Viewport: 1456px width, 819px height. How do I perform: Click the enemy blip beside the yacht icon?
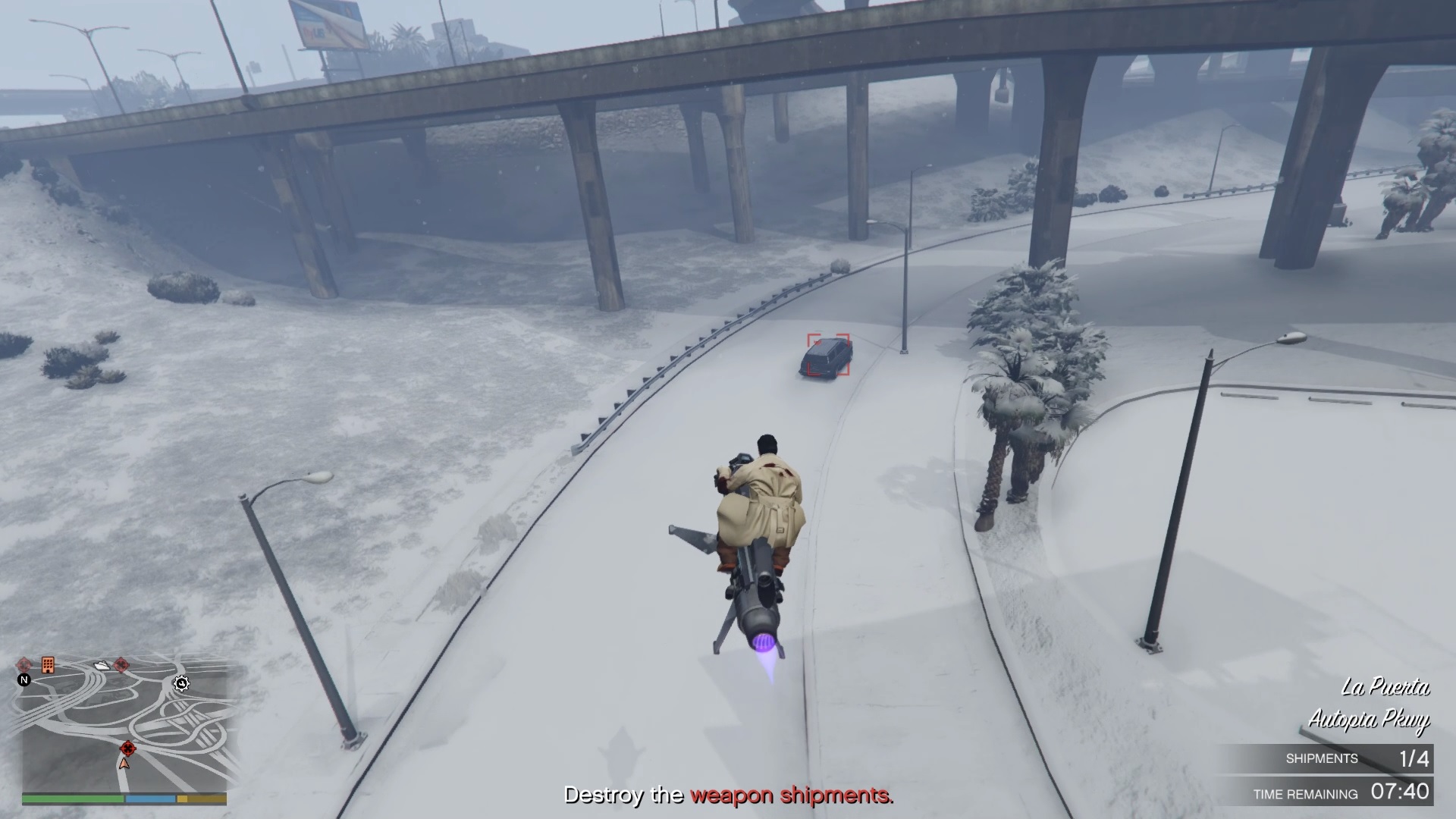(x=121, y=665)
